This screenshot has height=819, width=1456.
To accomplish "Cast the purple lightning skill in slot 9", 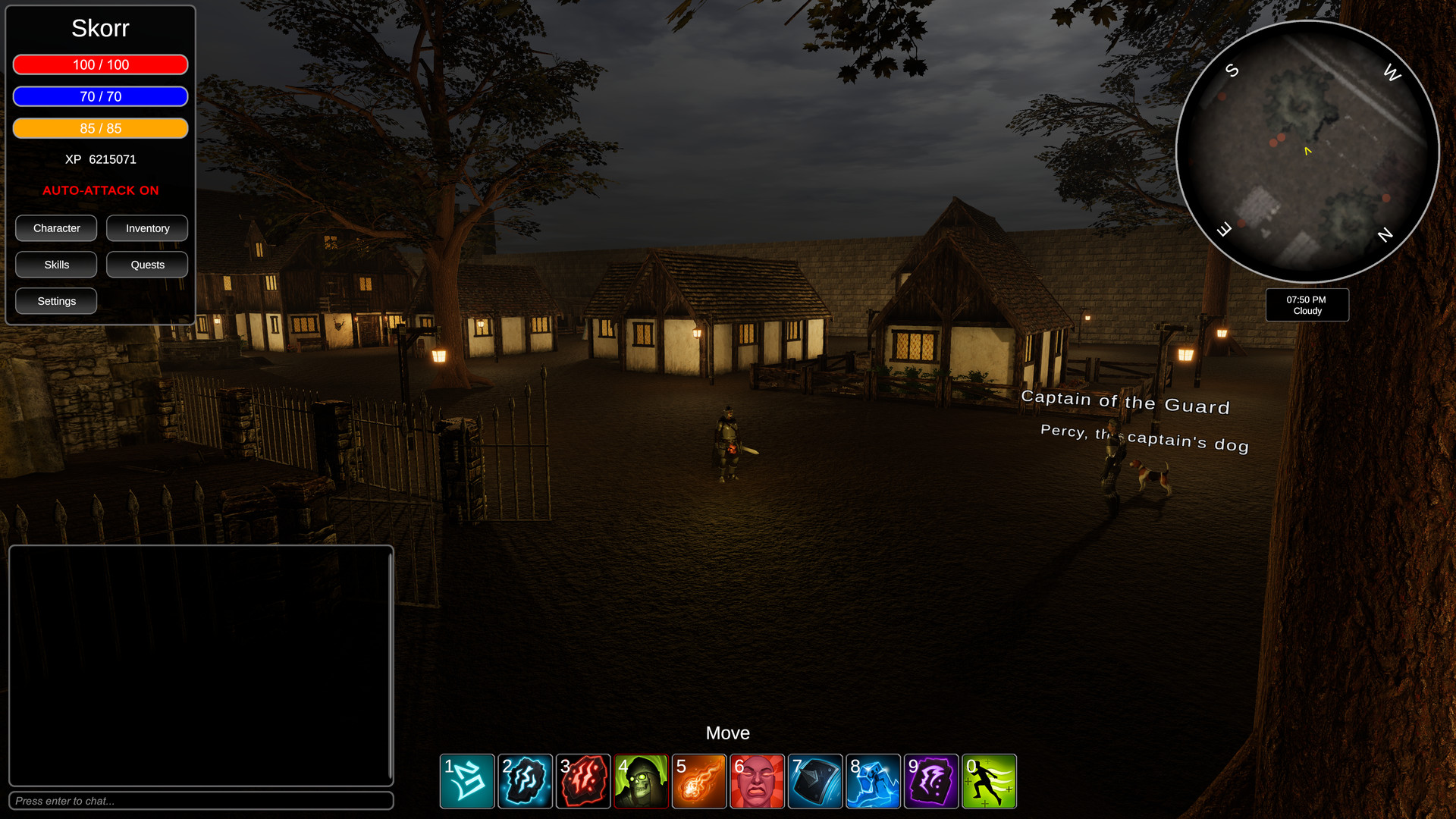I will [x=930, y=781].
